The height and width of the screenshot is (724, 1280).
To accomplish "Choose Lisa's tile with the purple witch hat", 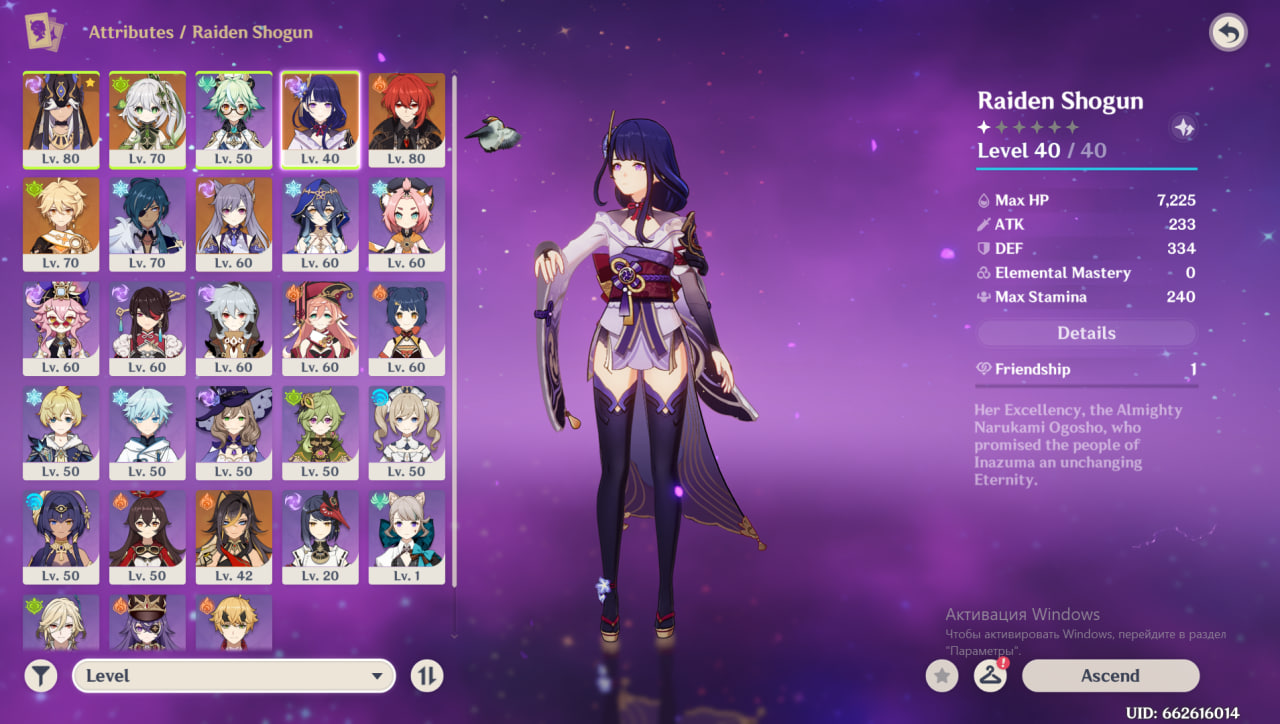I will (x=234, y=431).
